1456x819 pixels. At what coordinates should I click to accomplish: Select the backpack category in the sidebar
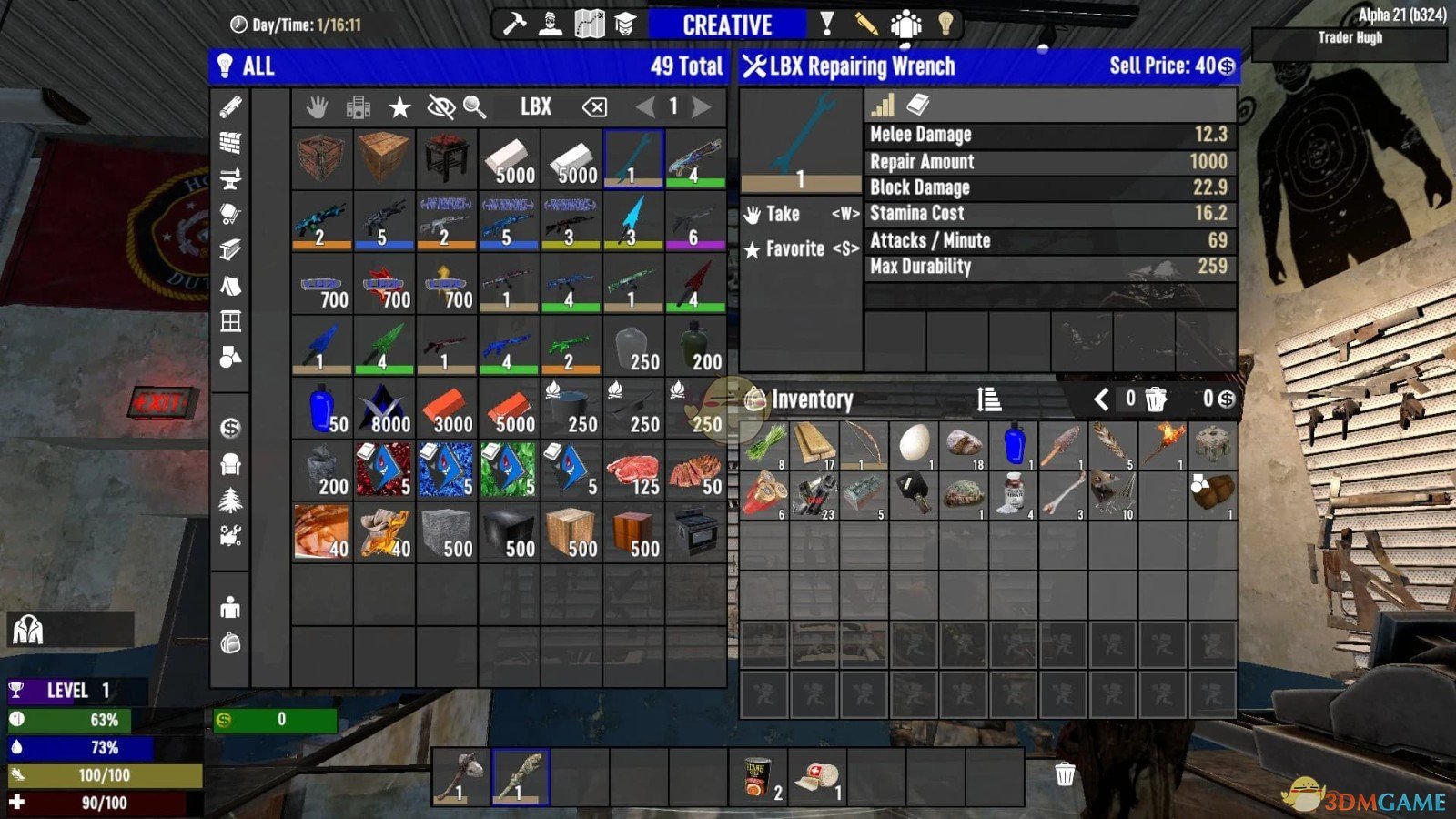point(233,644)
